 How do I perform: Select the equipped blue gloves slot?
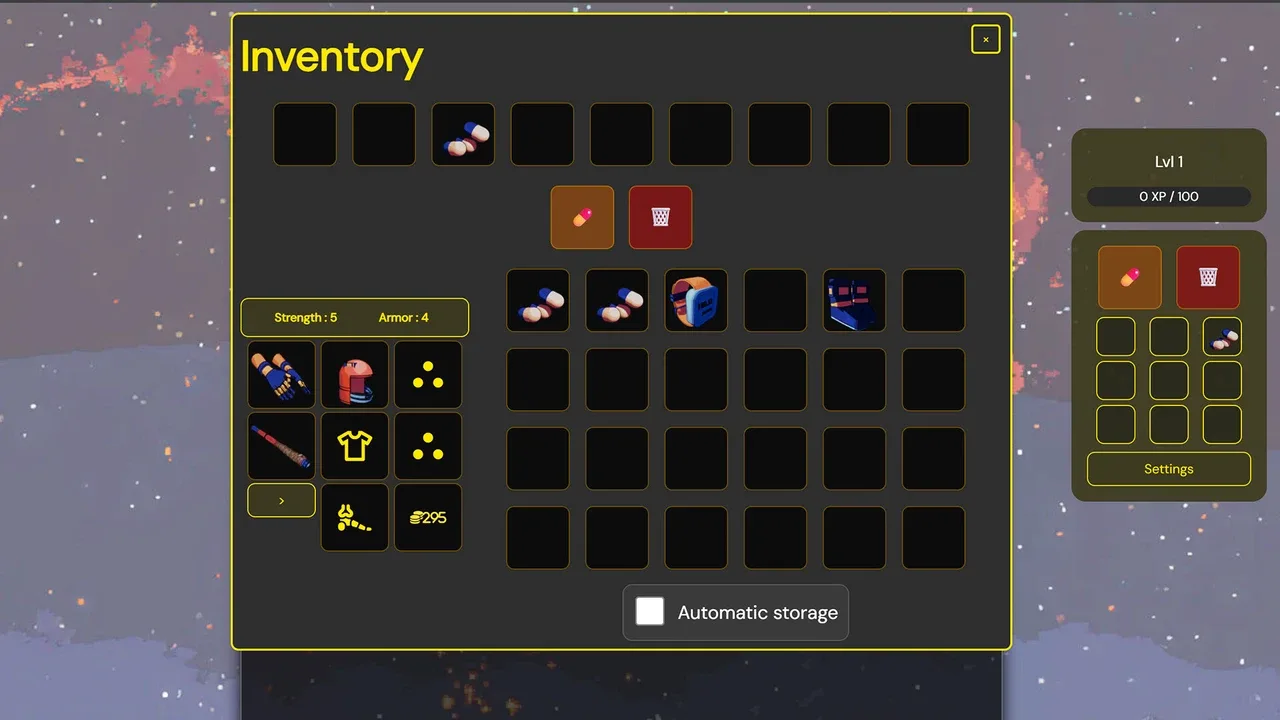tap(281, 374)
